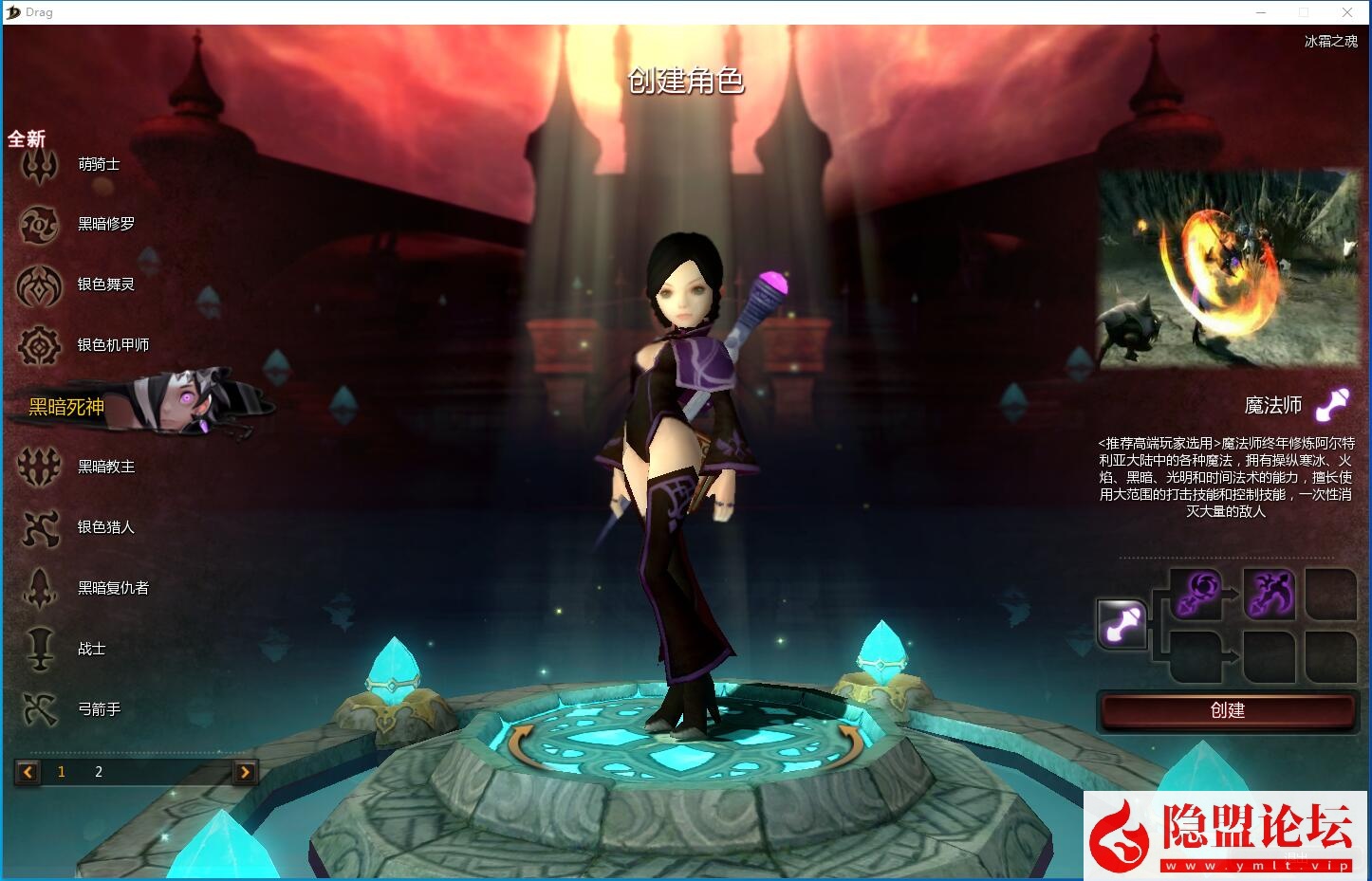Viewport: 1372px width, 881px height.
Task: Select the 战士 warrior class
Action: [91, 649]
